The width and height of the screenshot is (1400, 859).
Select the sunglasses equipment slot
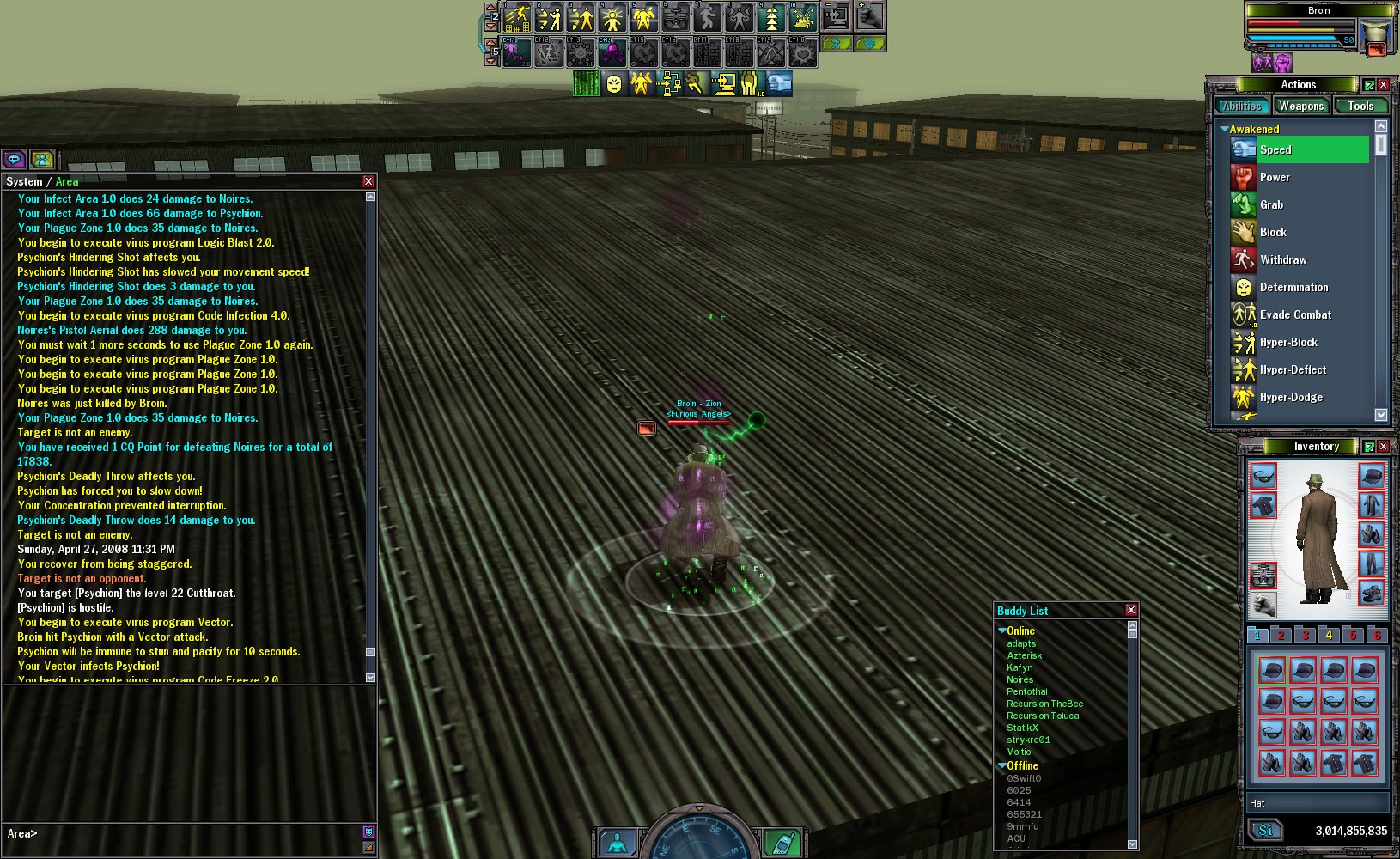[1263, 476]
